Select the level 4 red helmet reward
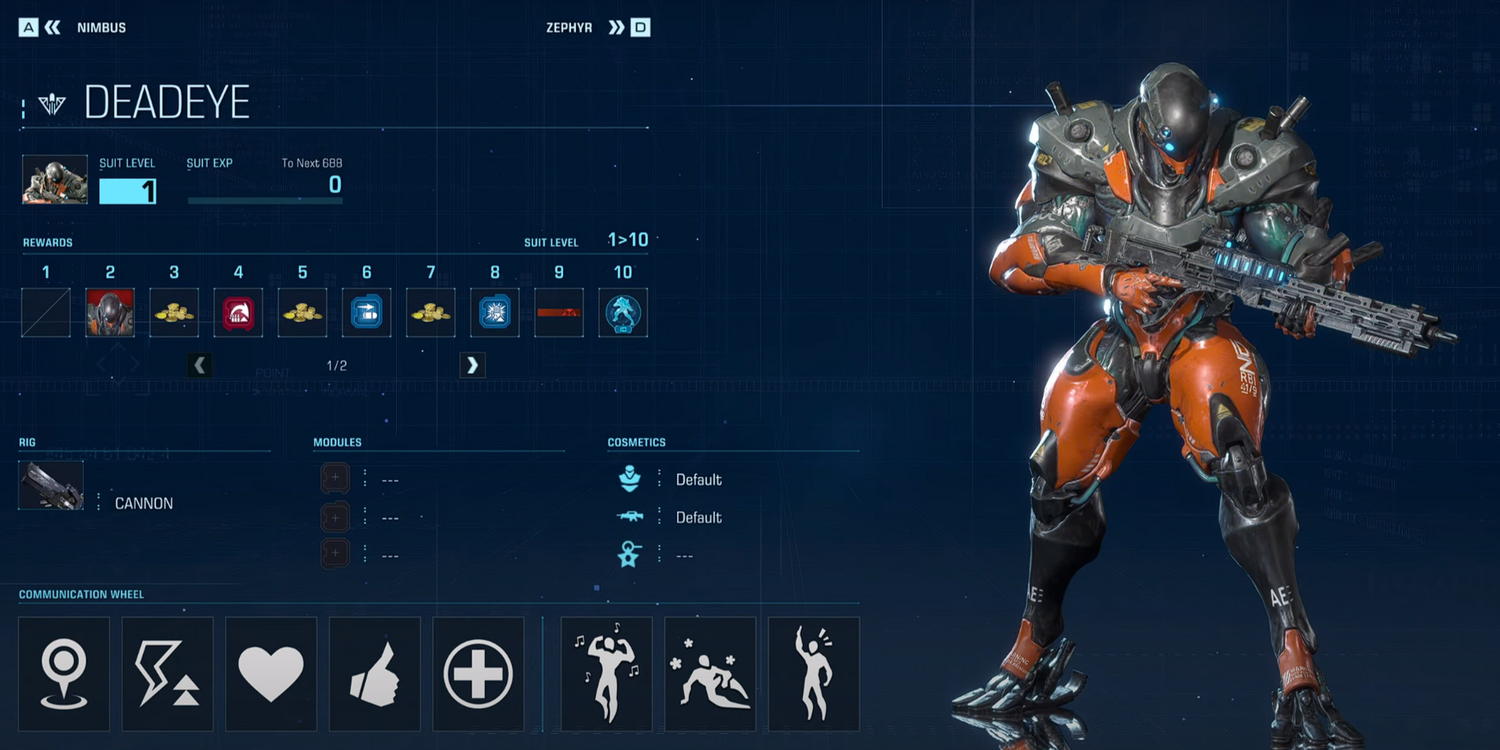 (238, 313)
